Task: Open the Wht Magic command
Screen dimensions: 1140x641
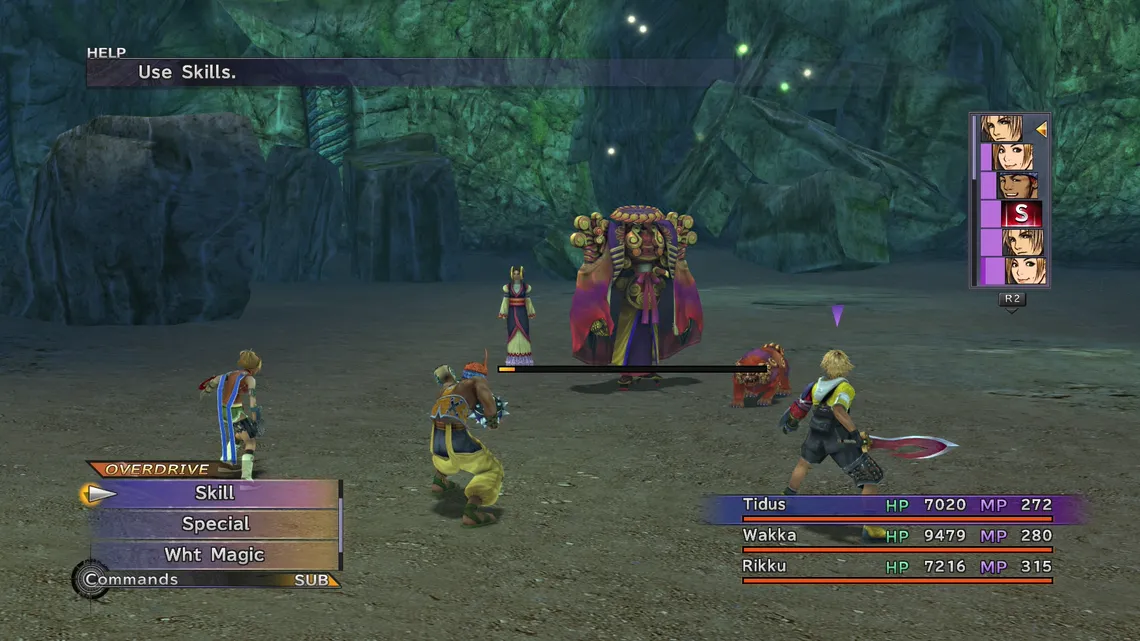Action: (x=214, y=555)
